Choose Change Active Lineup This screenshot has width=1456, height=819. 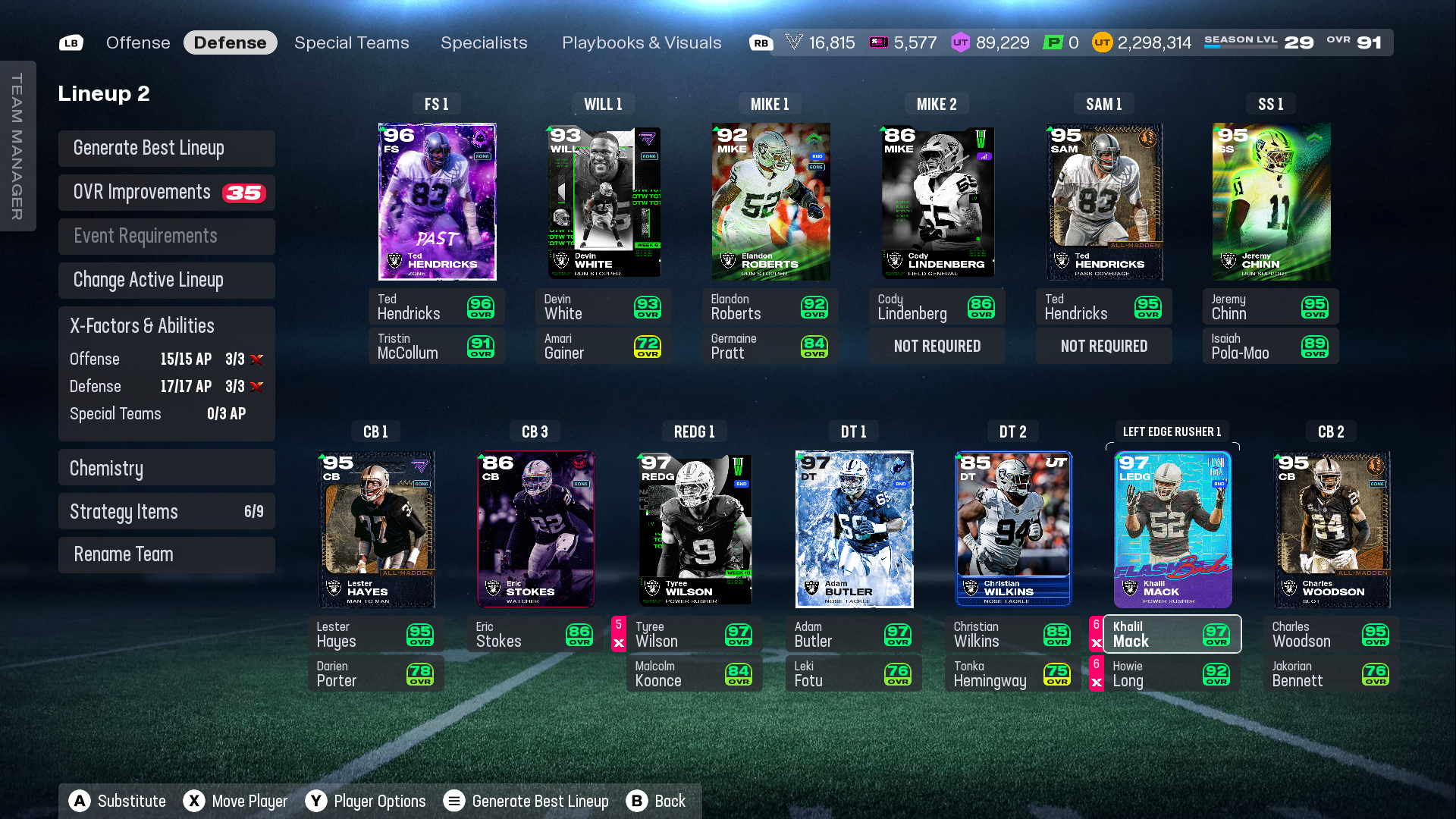(x=167, y=281)
